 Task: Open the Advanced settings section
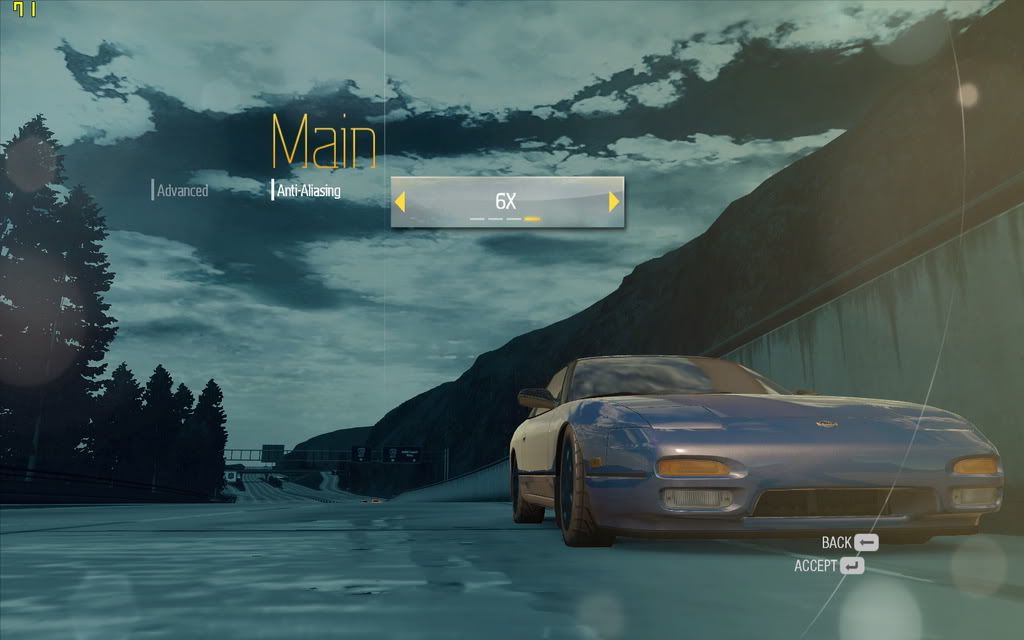coord(182,190)
